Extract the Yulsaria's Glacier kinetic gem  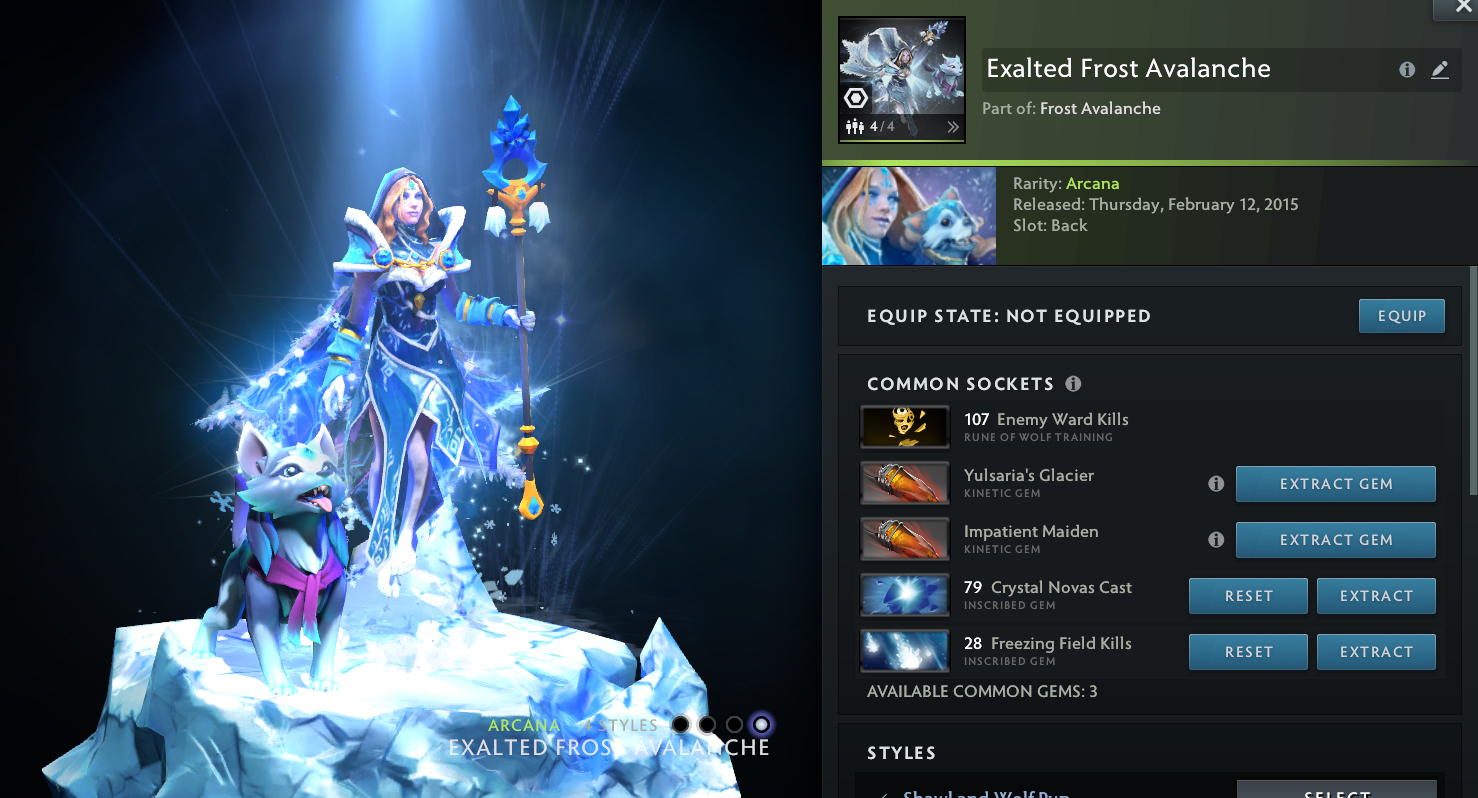pyautogui.click(x=1335, y=484)
